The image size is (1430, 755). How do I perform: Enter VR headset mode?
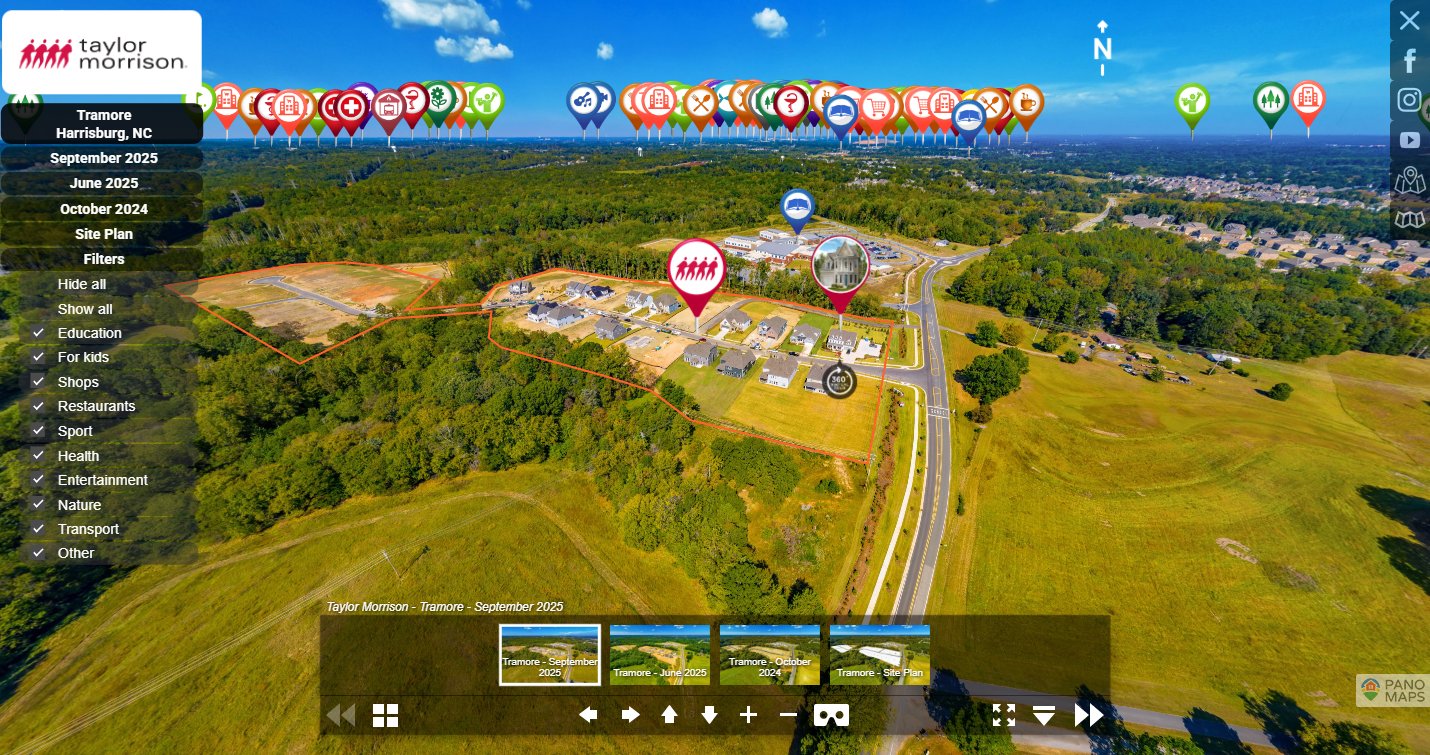click(832, 715)
